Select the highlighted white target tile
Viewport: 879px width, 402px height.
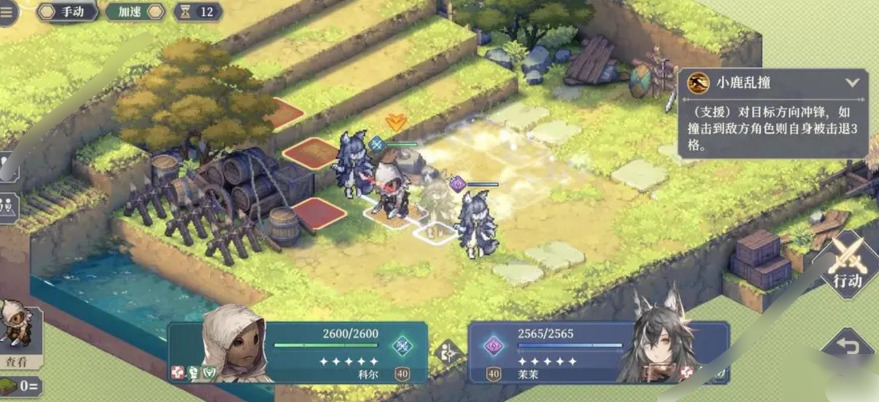point(435,232)
